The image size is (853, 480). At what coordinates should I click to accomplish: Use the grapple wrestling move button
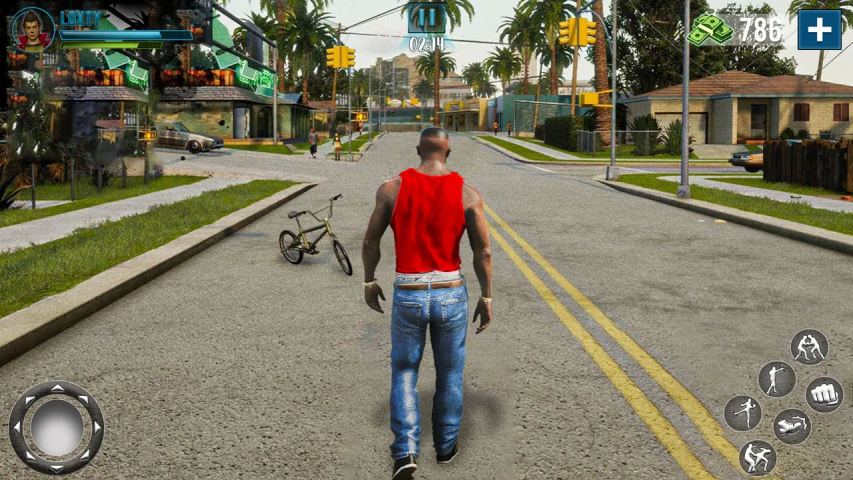pyautogui.click(x=809, y=347)
